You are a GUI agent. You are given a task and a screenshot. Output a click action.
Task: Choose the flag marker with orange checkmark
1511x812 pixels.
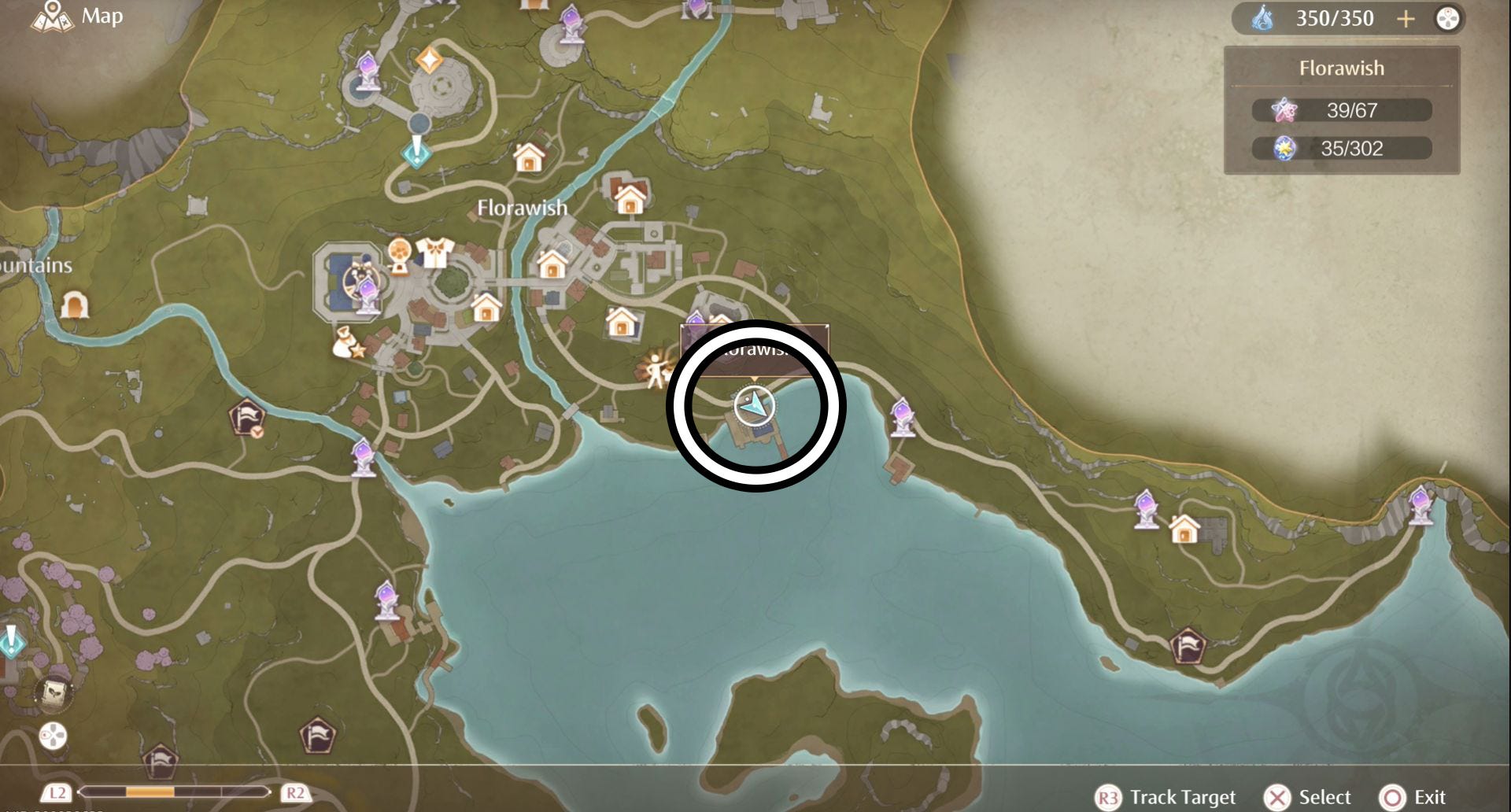247,417
